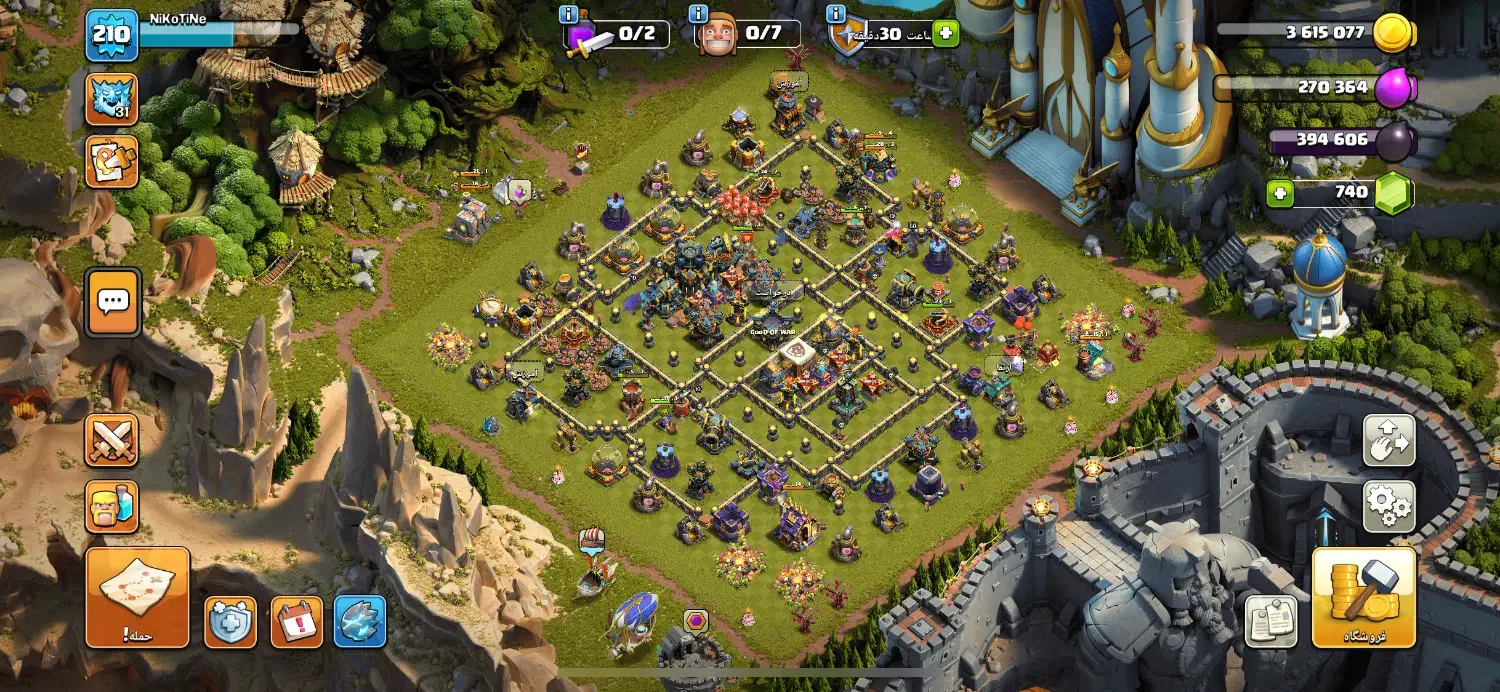Tap the gold coin resource icon
The image size is (1500, 692).
point(1393,33)
